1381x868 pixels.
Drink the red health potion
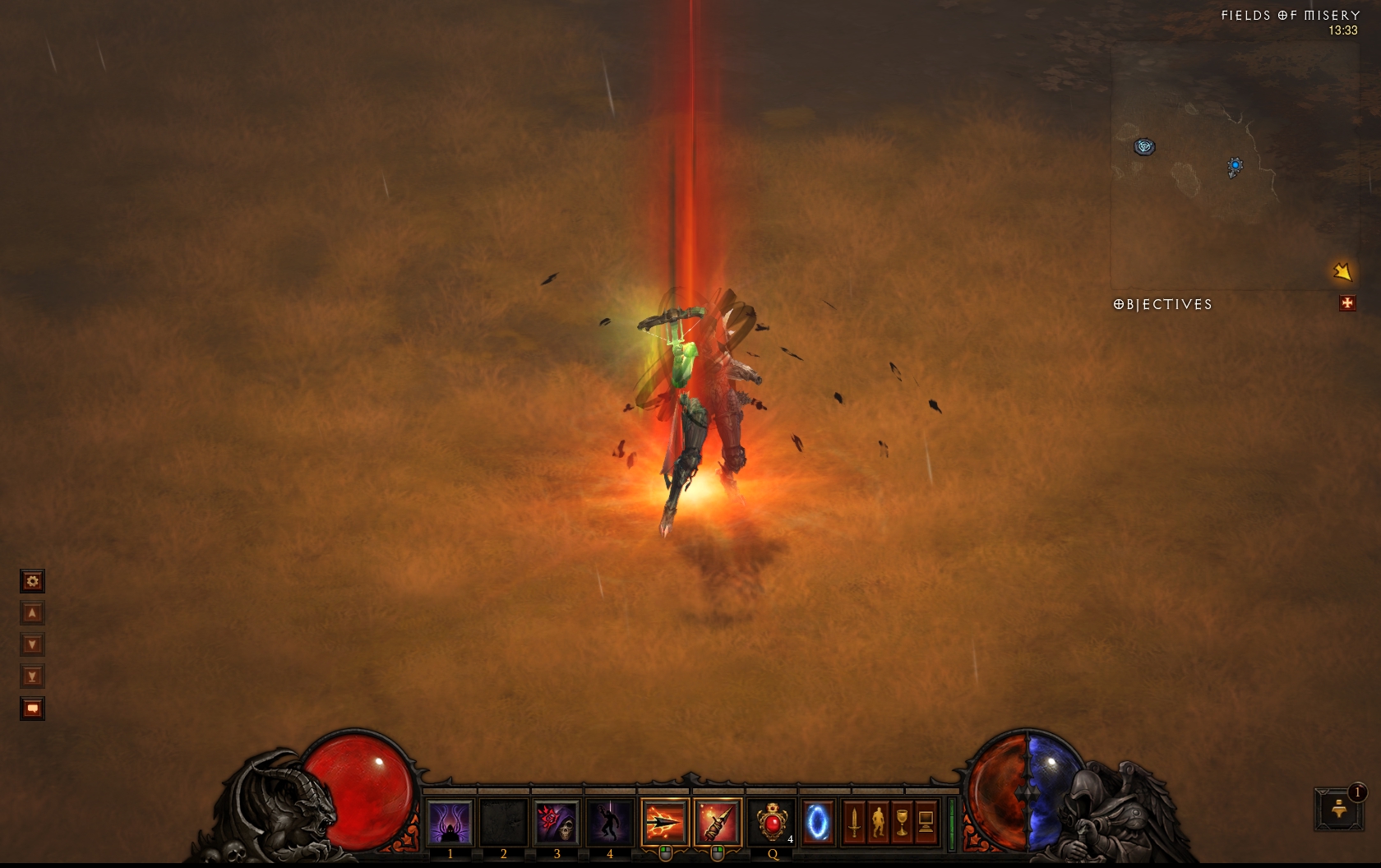coord(772,822)
